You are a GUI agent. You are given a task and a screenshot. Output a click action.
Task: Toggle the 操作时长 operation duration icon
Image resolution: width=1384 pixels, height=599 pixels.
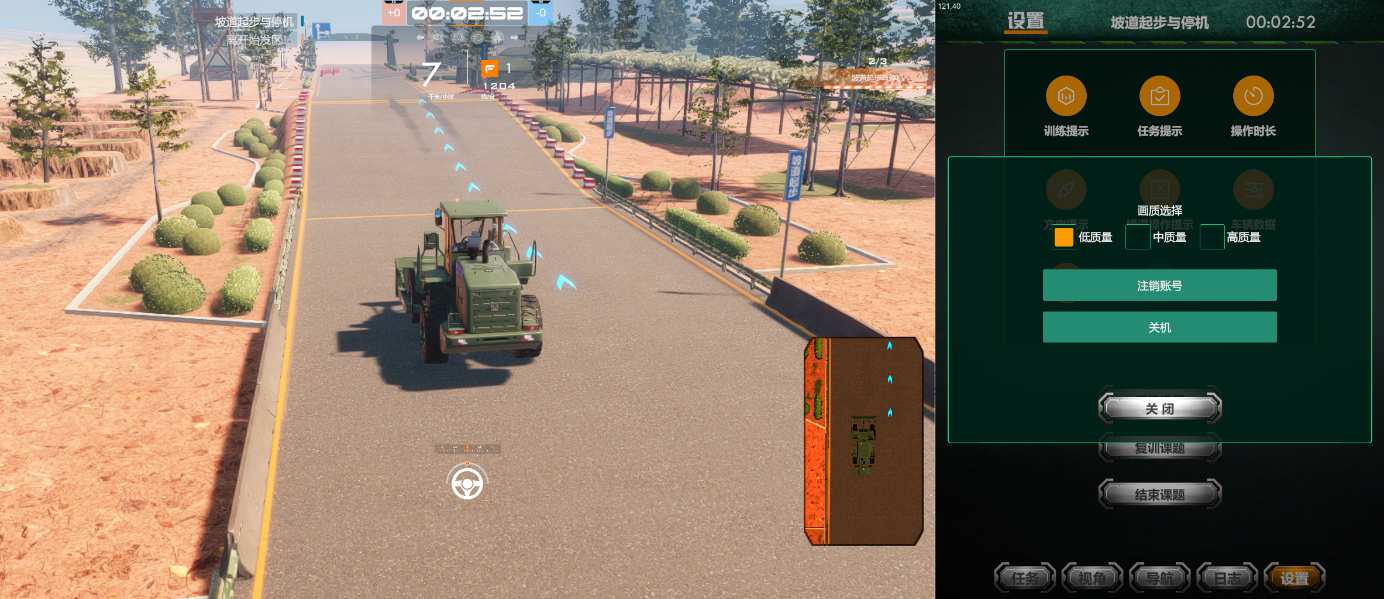pyautogui.click(x=1253, y=96)
